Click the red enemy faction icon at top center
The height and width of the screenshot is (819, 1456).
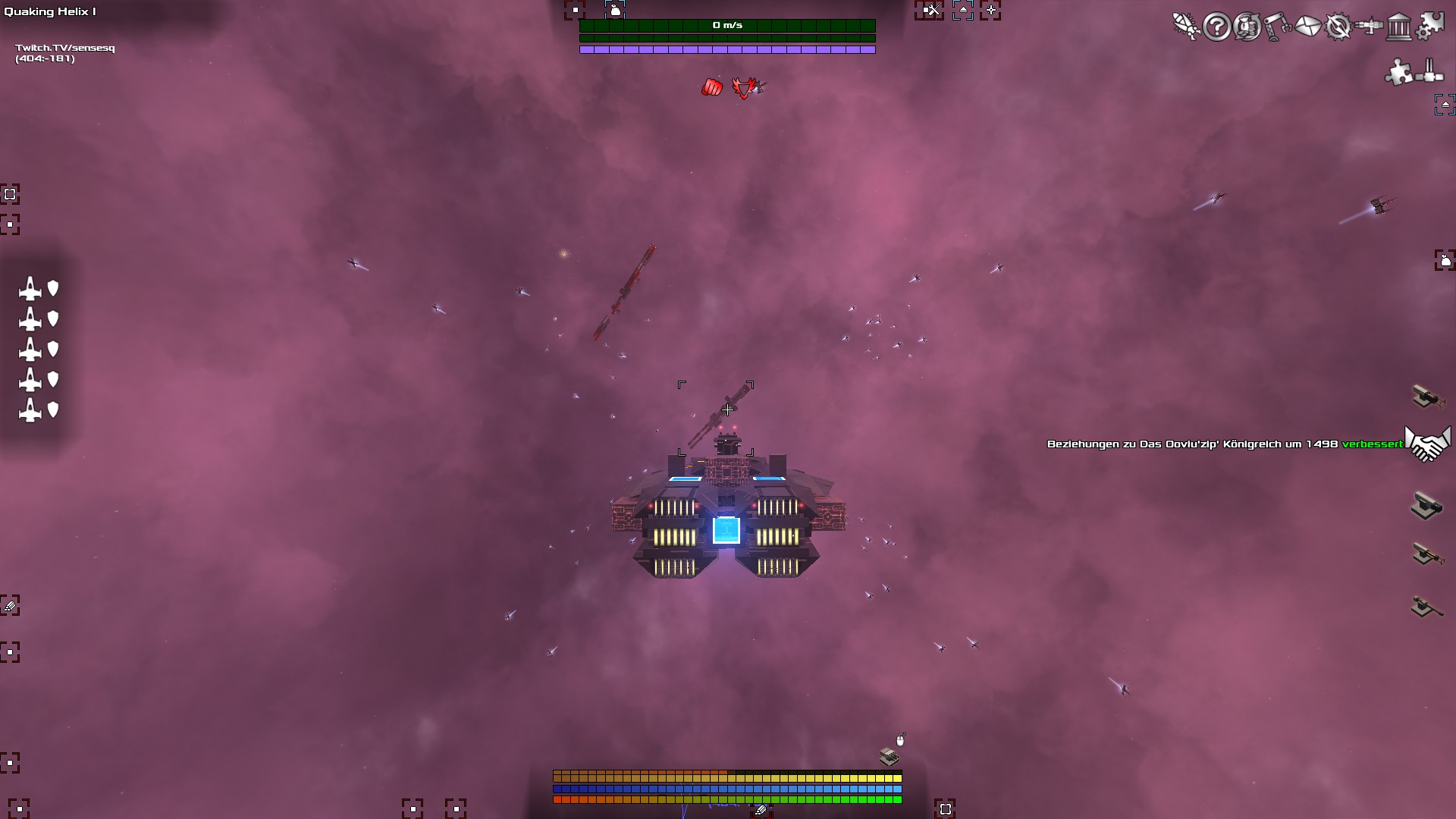(744, 87)
